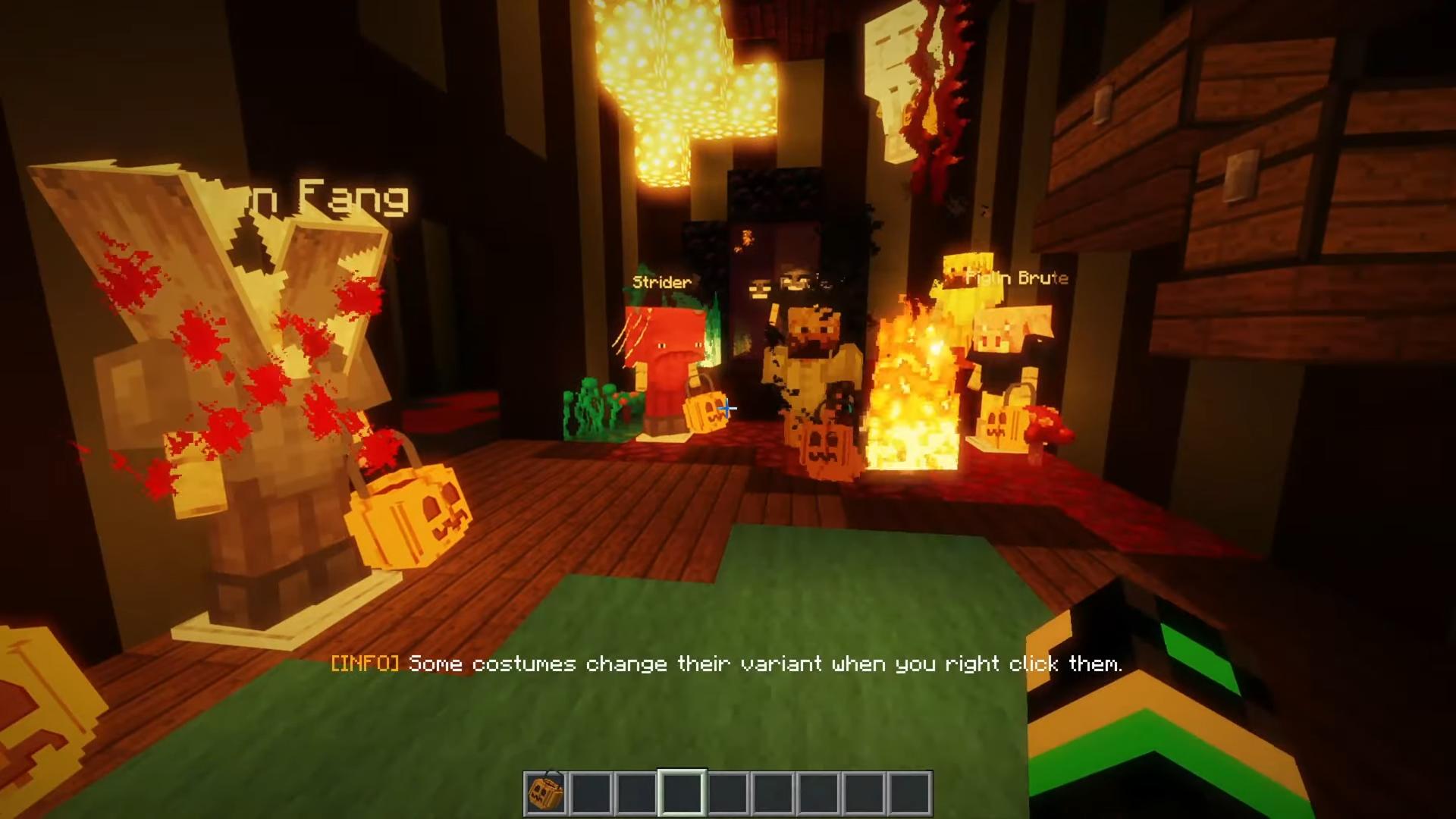
Task: Click the crosshair at screen center
Action: (x=726, y=409)
